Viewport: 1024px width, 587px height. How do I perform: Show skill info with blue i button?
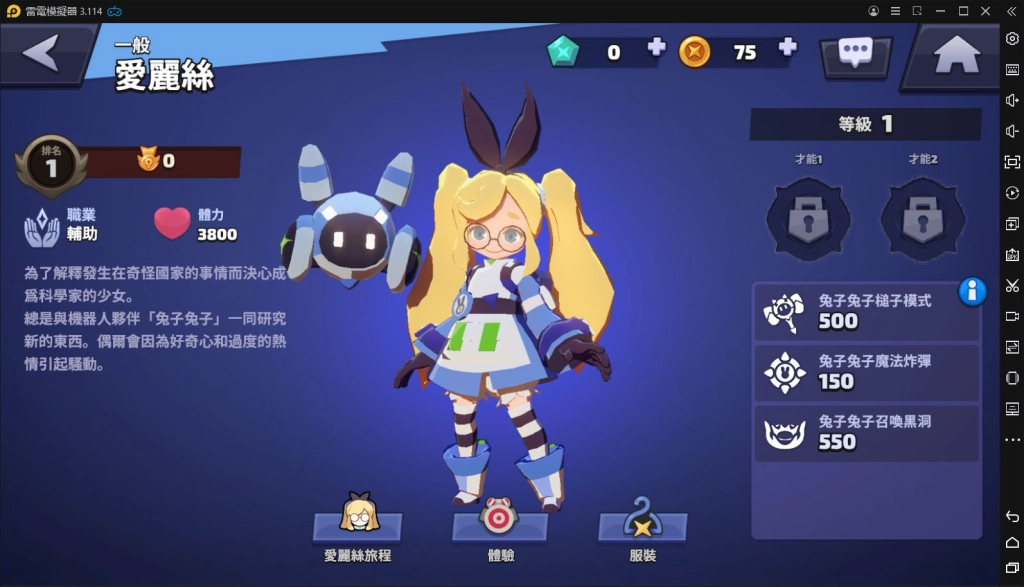972,291
